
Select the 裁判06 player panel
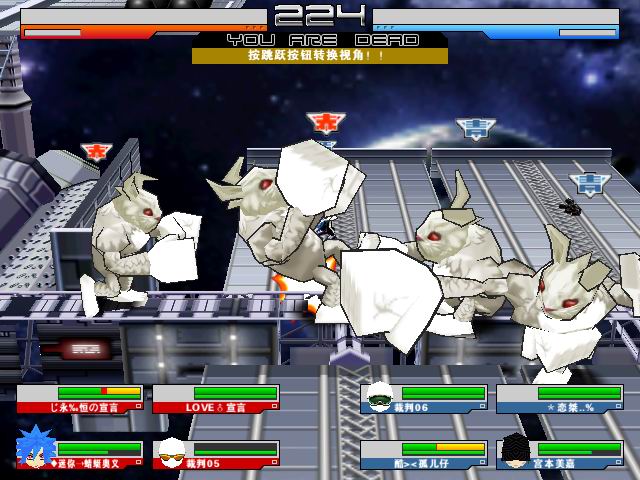point(424,399)
